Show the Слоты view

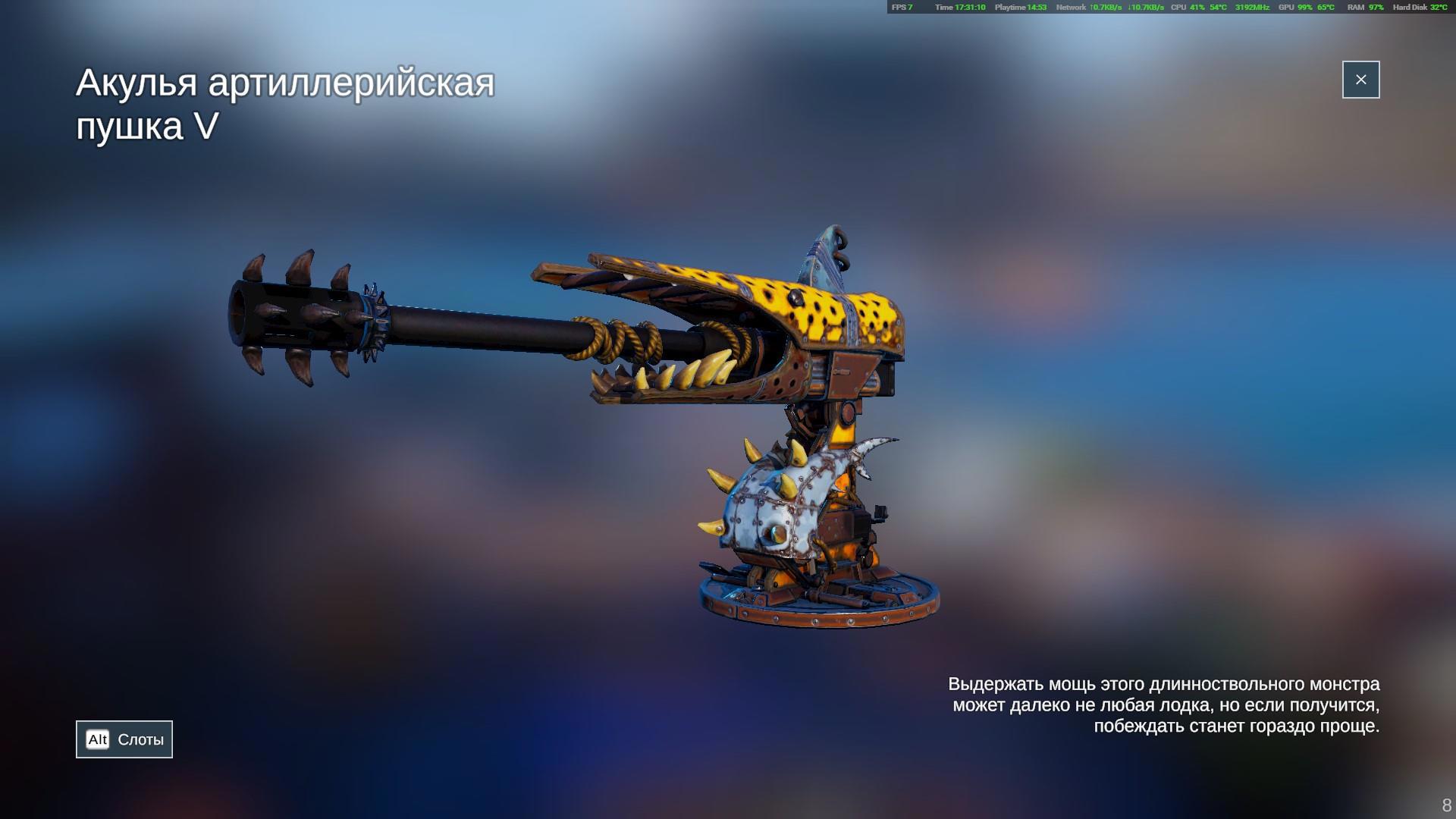pyautogui.click(x=124, y=739)
